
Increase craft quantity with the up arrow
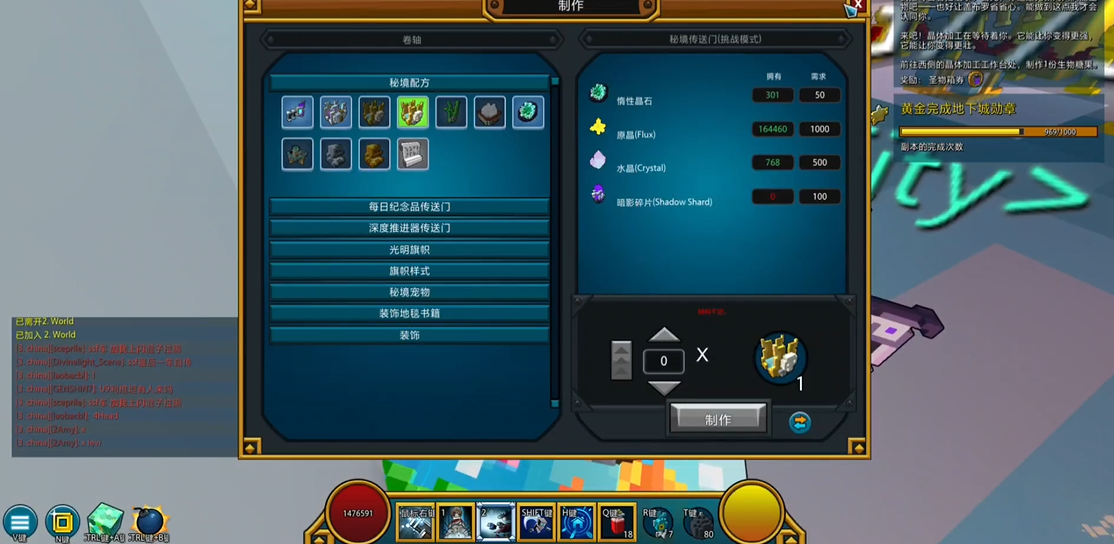(x=664, y=336)
